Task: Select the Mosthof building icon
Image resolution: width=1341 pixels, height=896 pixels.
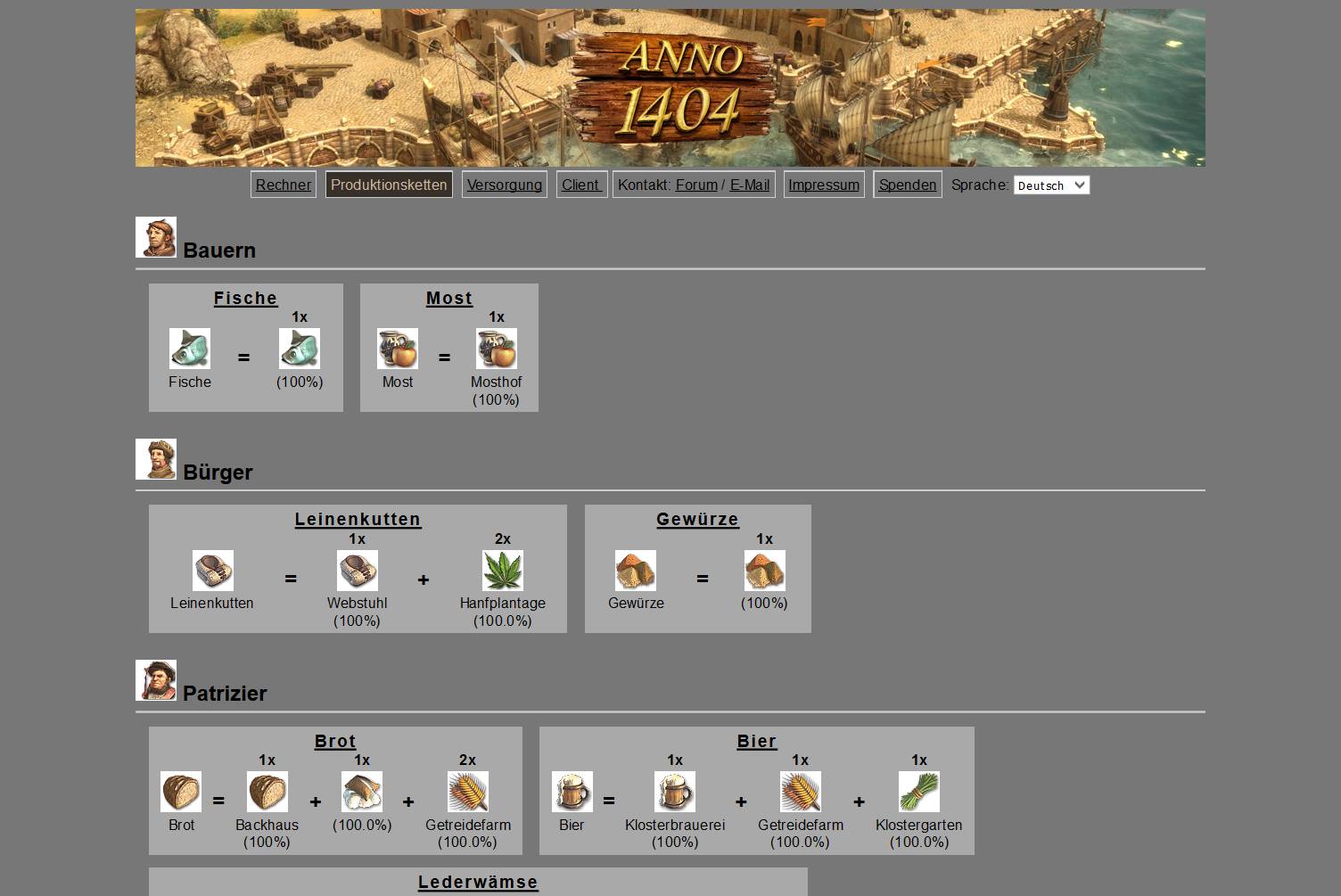Action: pos(497,349)
